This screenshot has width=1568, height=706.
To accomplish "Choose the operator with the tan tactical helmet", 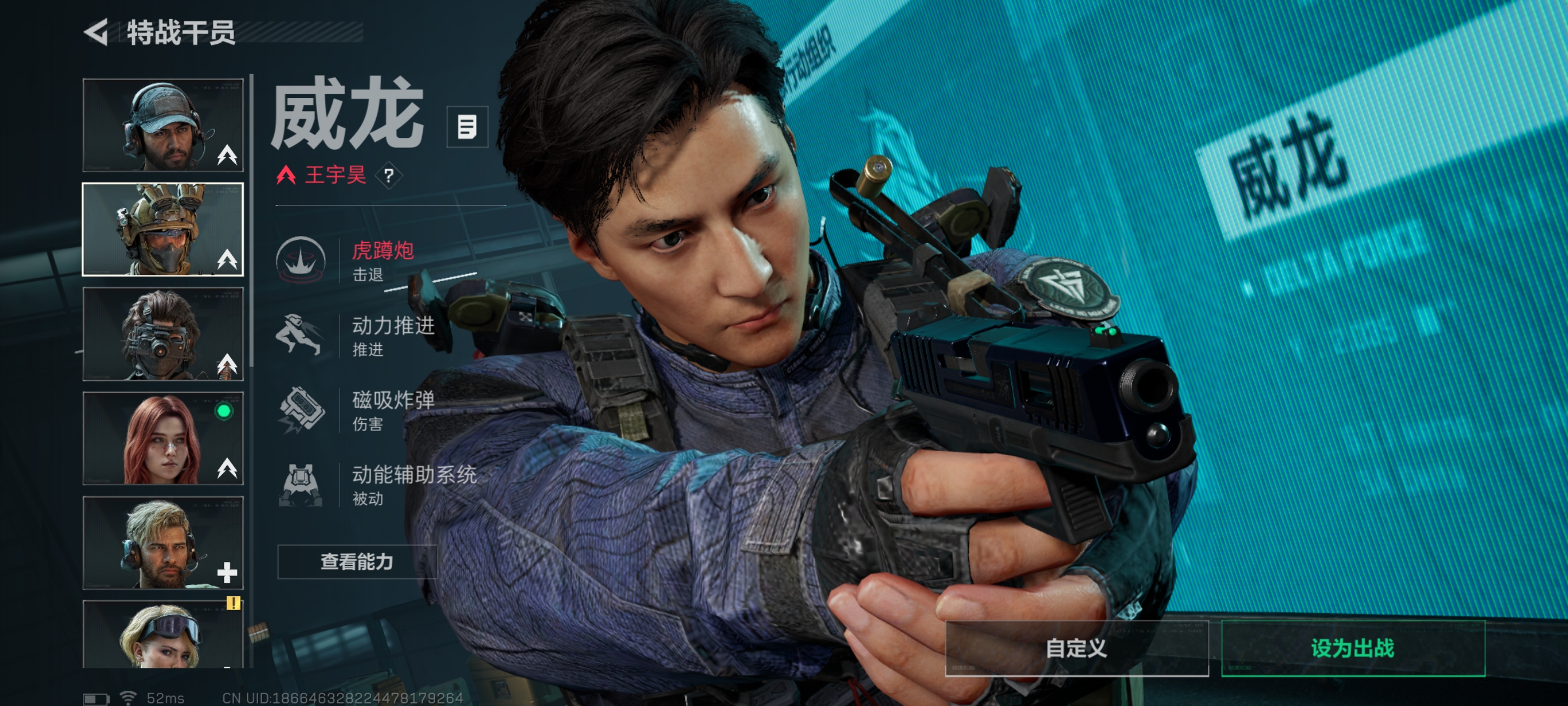I will [x=162, y=230].
